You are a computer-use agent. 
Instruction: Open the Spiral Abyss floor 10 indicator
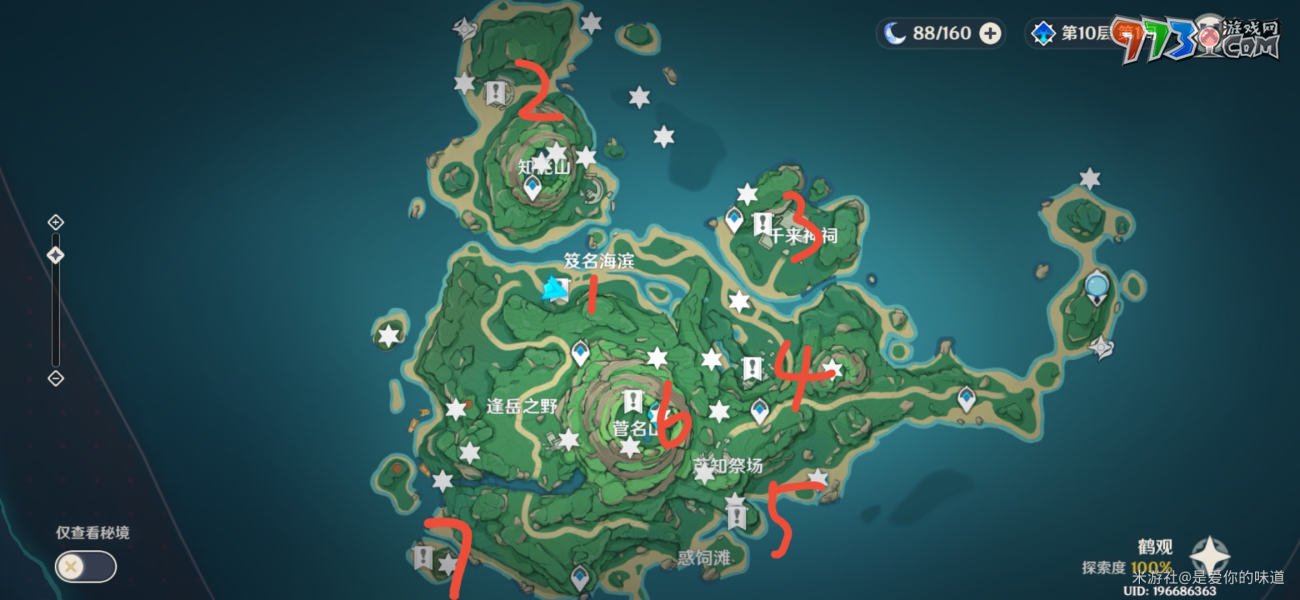[1072, 33]
